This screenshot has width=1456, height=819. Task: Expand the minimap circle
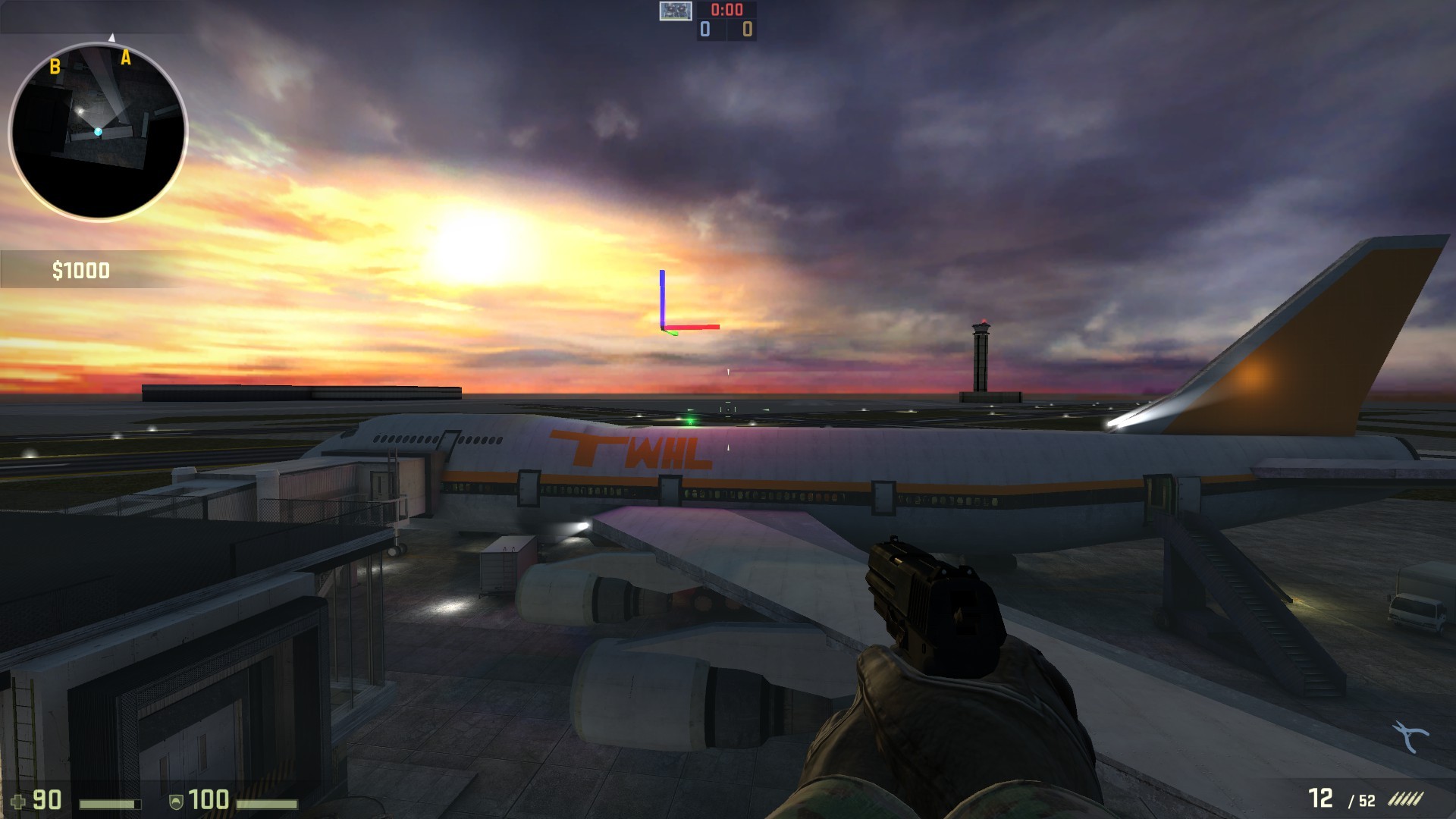[x=99, y=125]
